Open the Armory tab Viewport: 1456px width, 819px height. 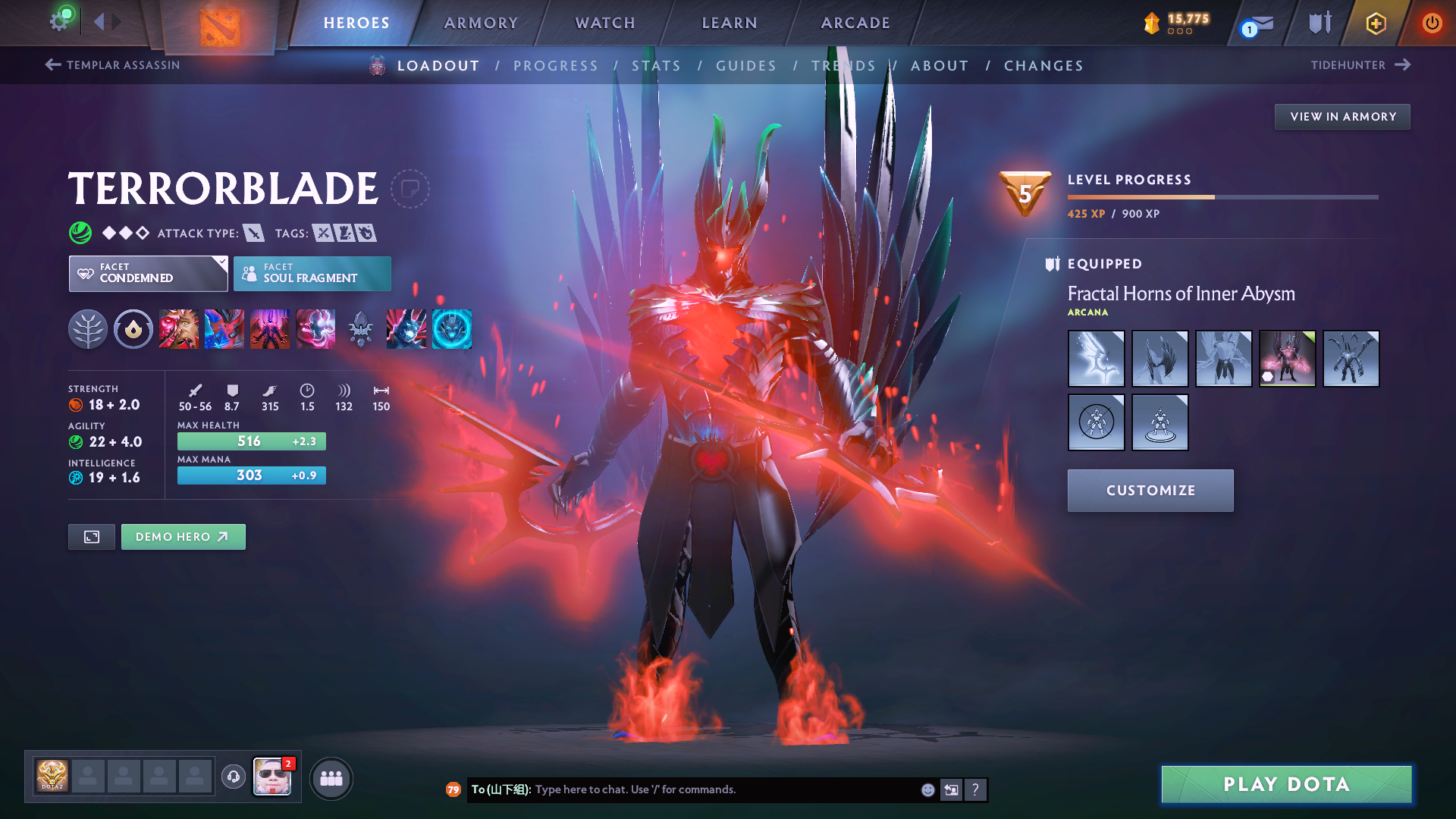coord(481,23)
